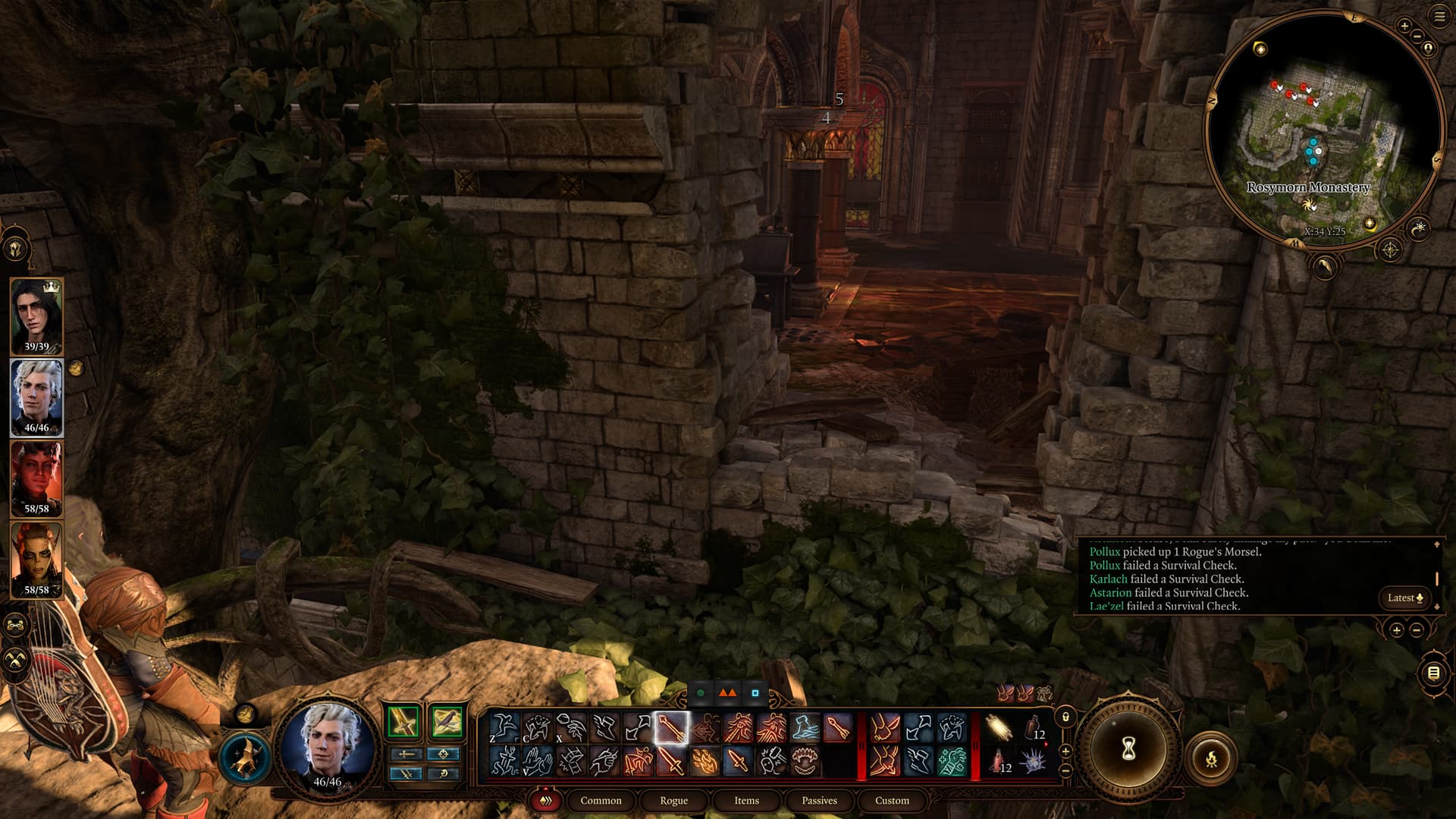The height and width of the screenshot is (819, 1456).
Task: Open the campfire rest menu
Action: (1211, 758)
